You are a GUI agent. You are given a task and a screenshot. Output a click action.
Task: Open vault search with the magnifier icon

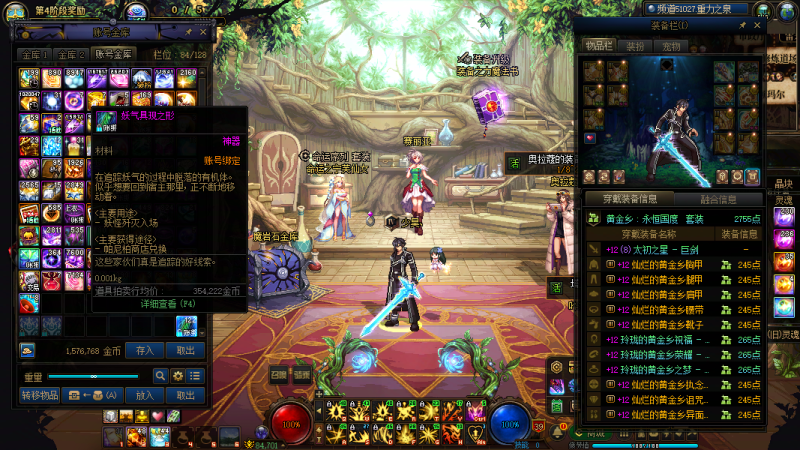point(160,375)
